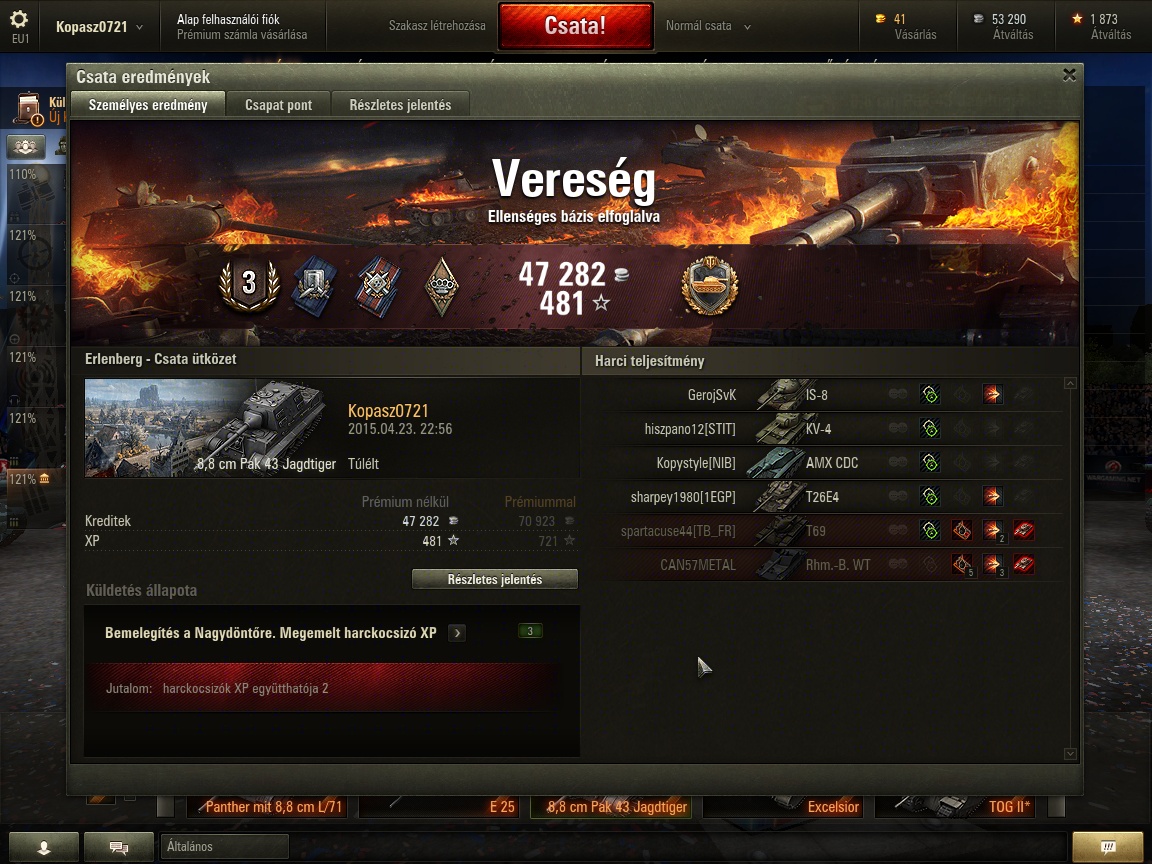This screenshot has height=864, width=1152.
Task: Open the Részletes jelentés tab
Action: (x=400, y=105)
